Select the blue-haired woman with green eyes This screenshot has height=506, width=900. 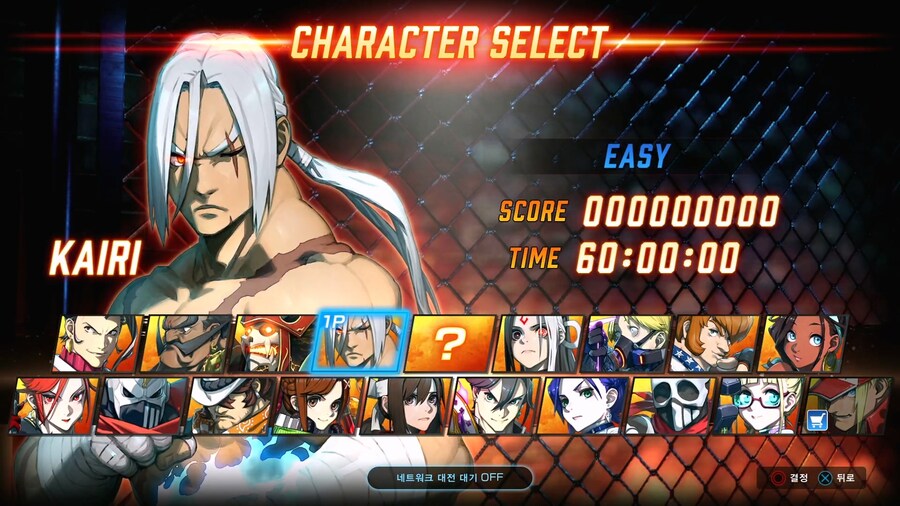point(583,405)
